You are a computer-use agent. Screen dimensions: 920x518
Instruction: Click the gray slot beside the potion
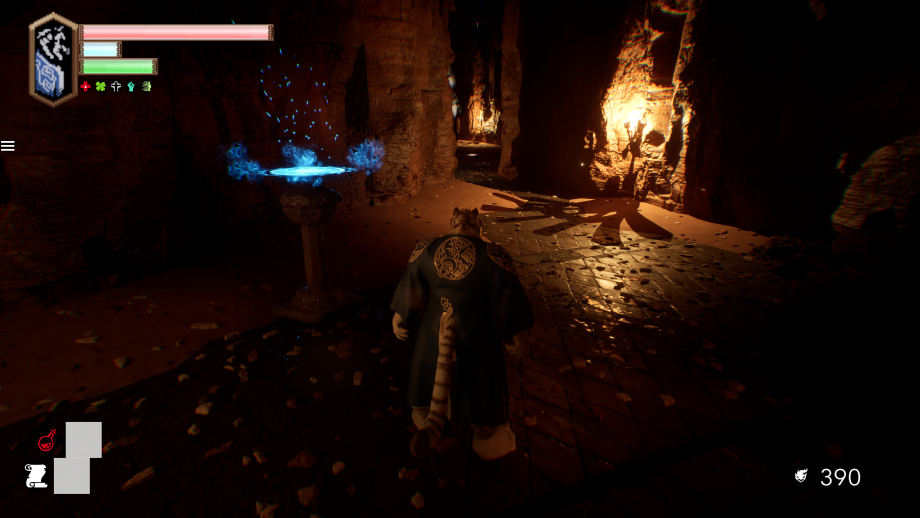coord(84,439)
